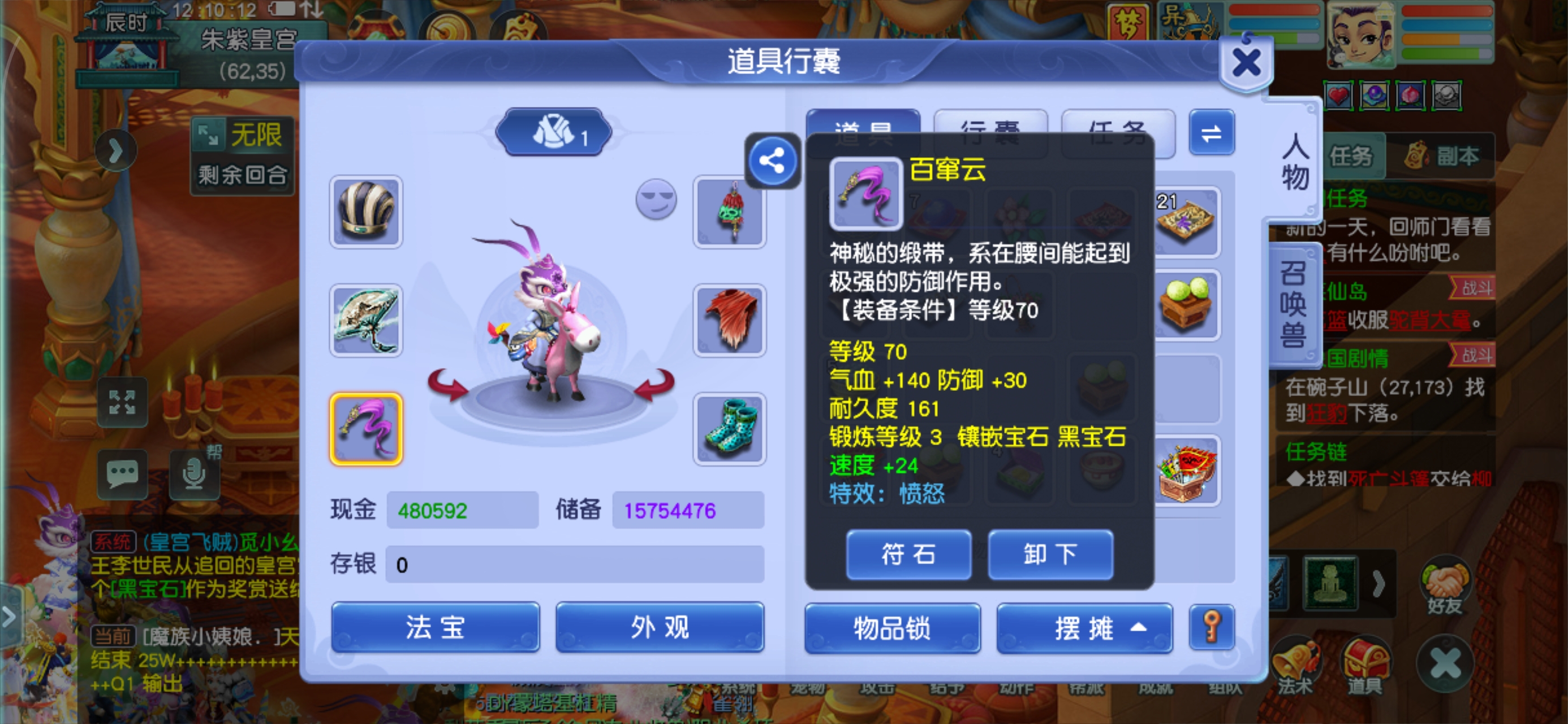The image size is (1568, 724).
Task: Toggle the microphone voice icon
Action: 195,476
